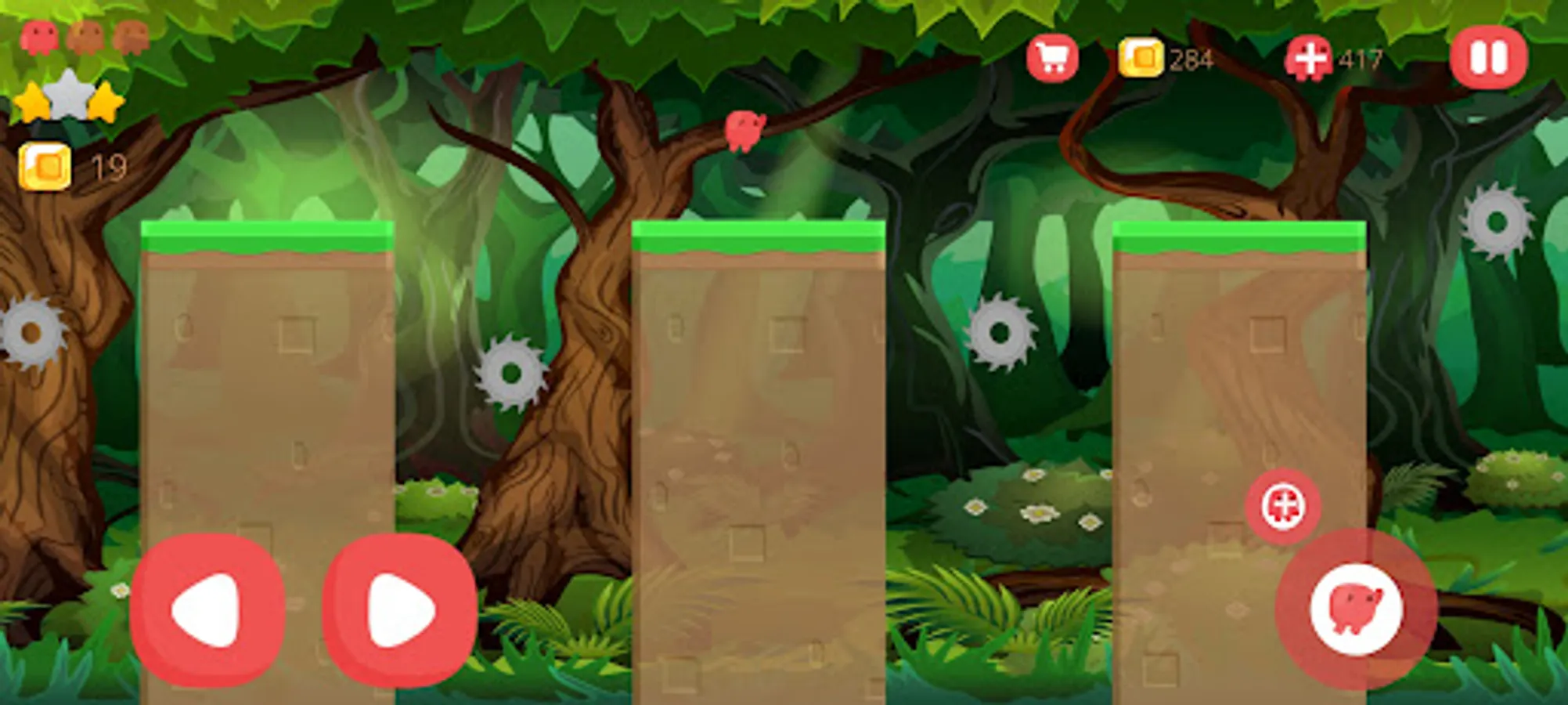Image resolution: width=1568 pixels, height=705 pixels.
Task: Click the third yellow star
Action: tap(106, 100)
